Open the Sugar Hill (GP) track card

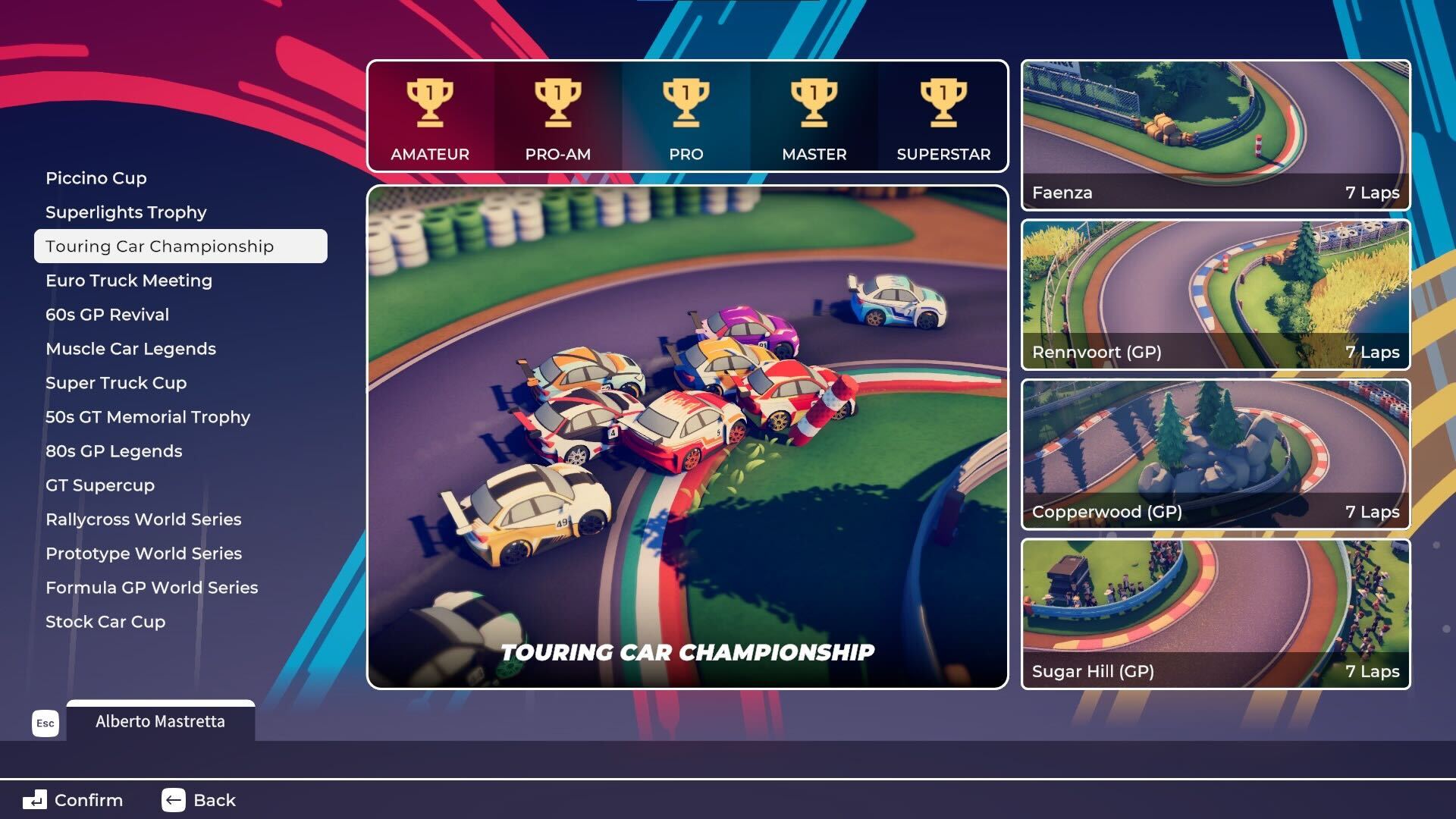point(1216,614)
